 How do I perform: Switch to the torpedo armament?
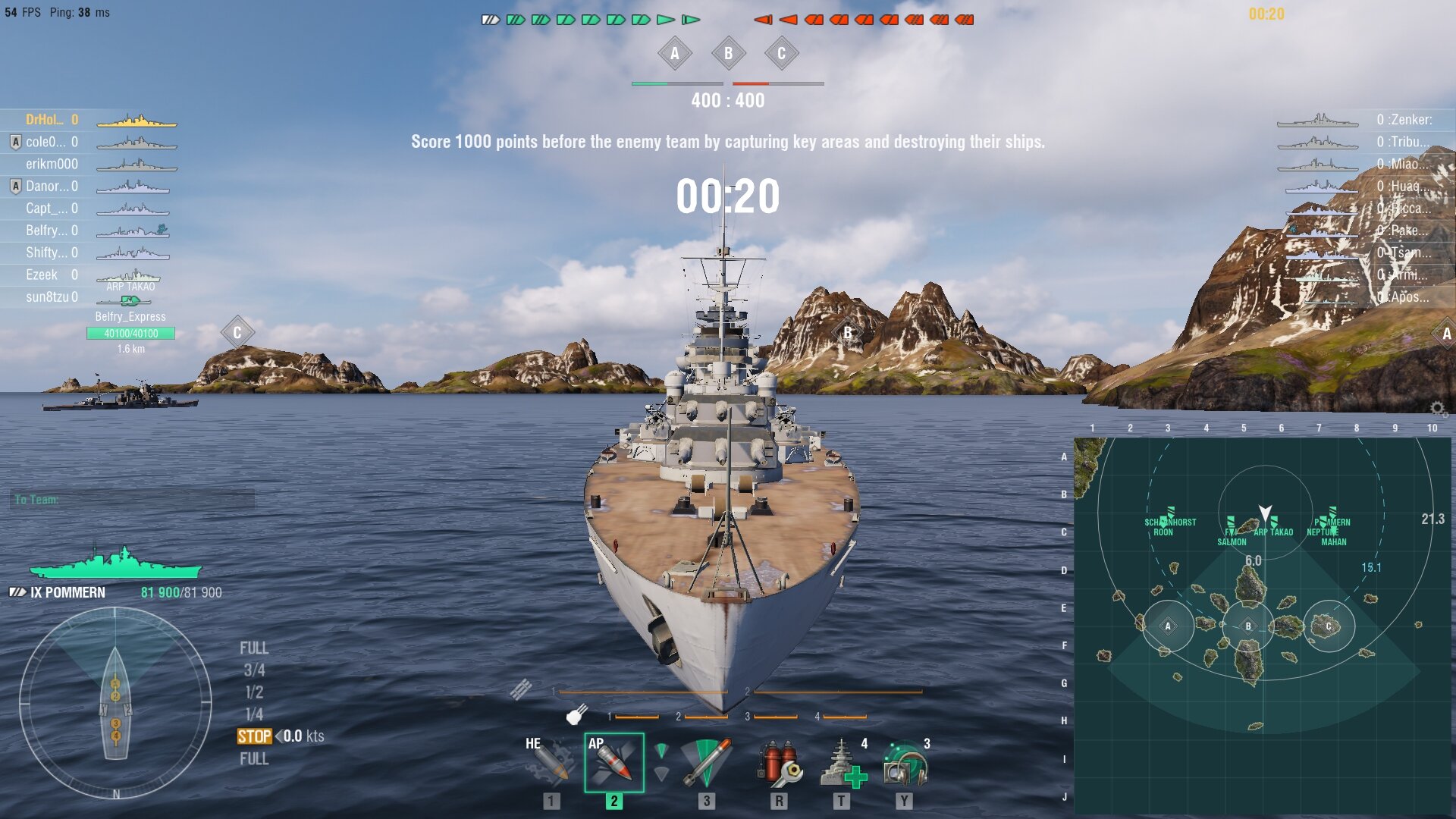[706, 762]
